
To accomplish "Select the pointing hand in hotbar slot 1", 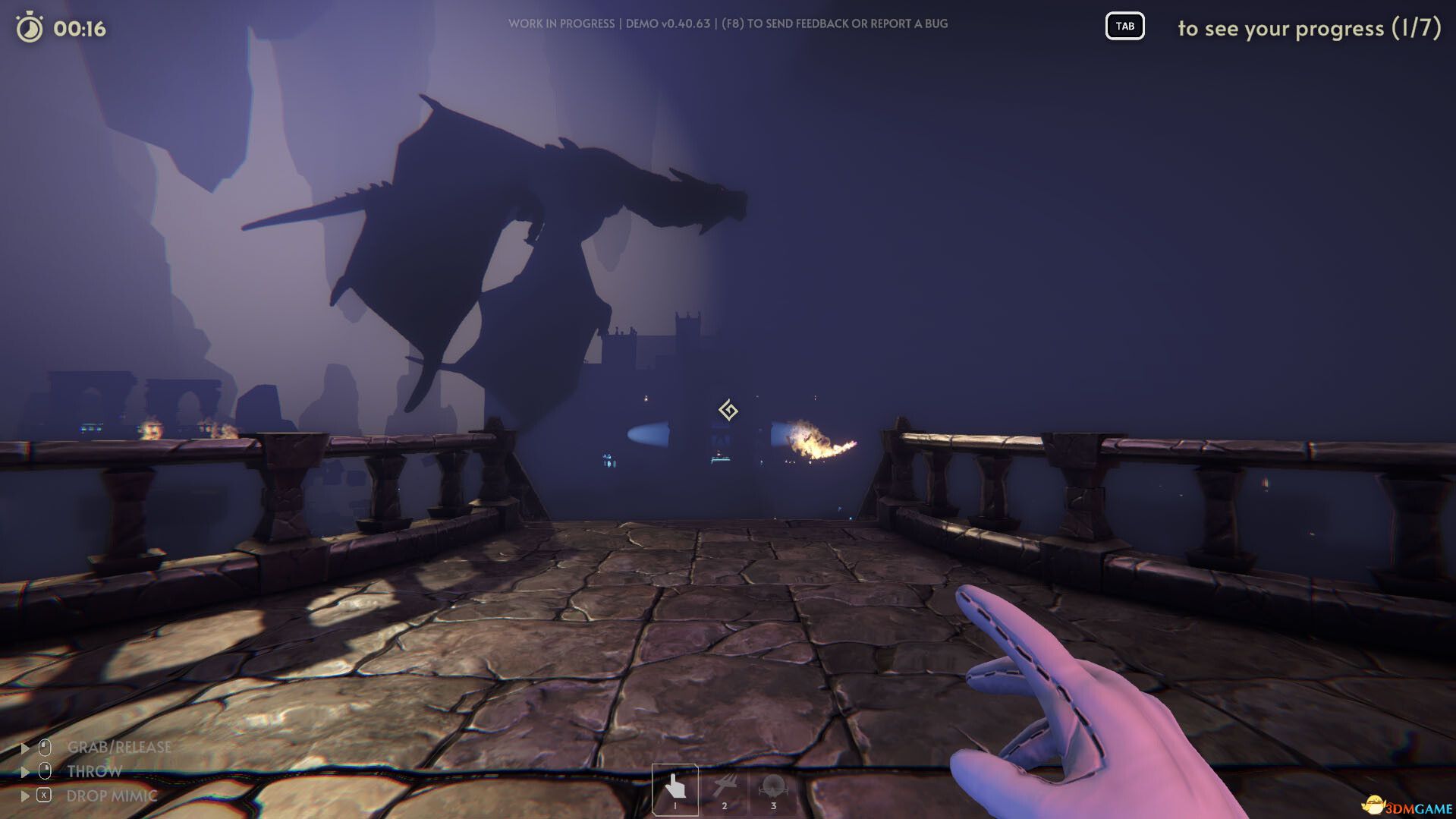I will [x=675, y=786].
